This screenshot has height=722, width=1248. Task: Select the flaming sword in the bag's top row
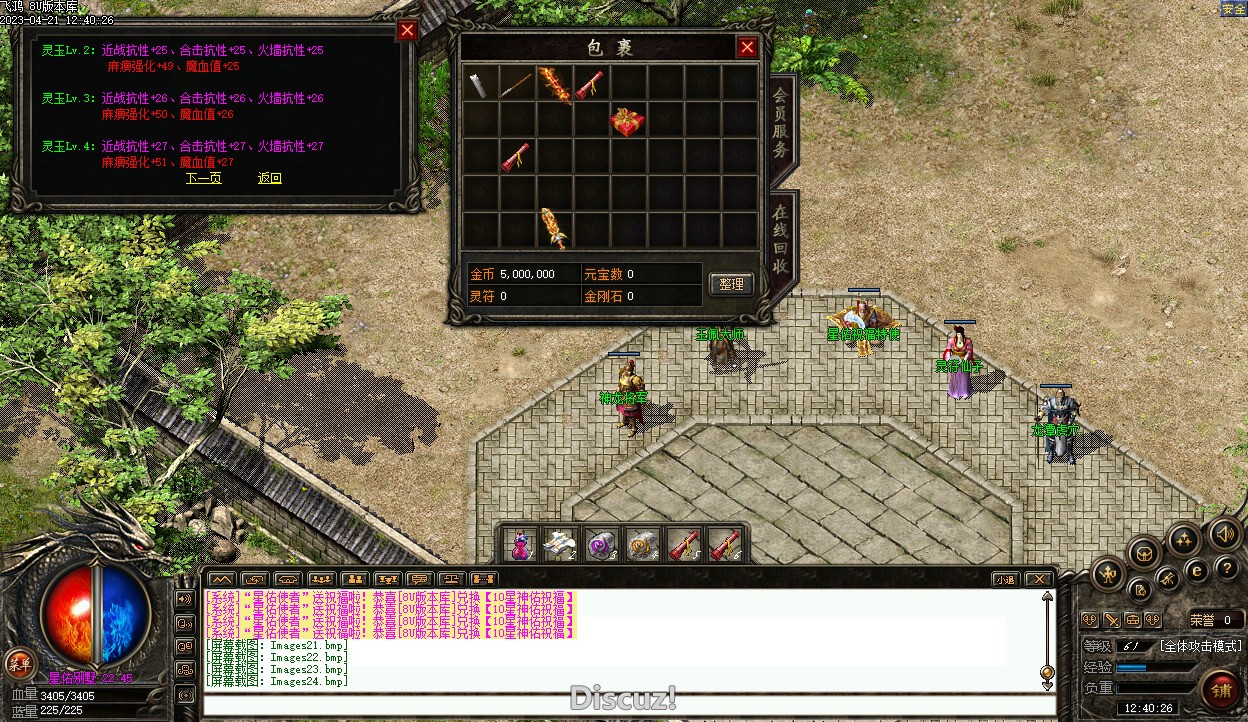[x=554, y=85]
